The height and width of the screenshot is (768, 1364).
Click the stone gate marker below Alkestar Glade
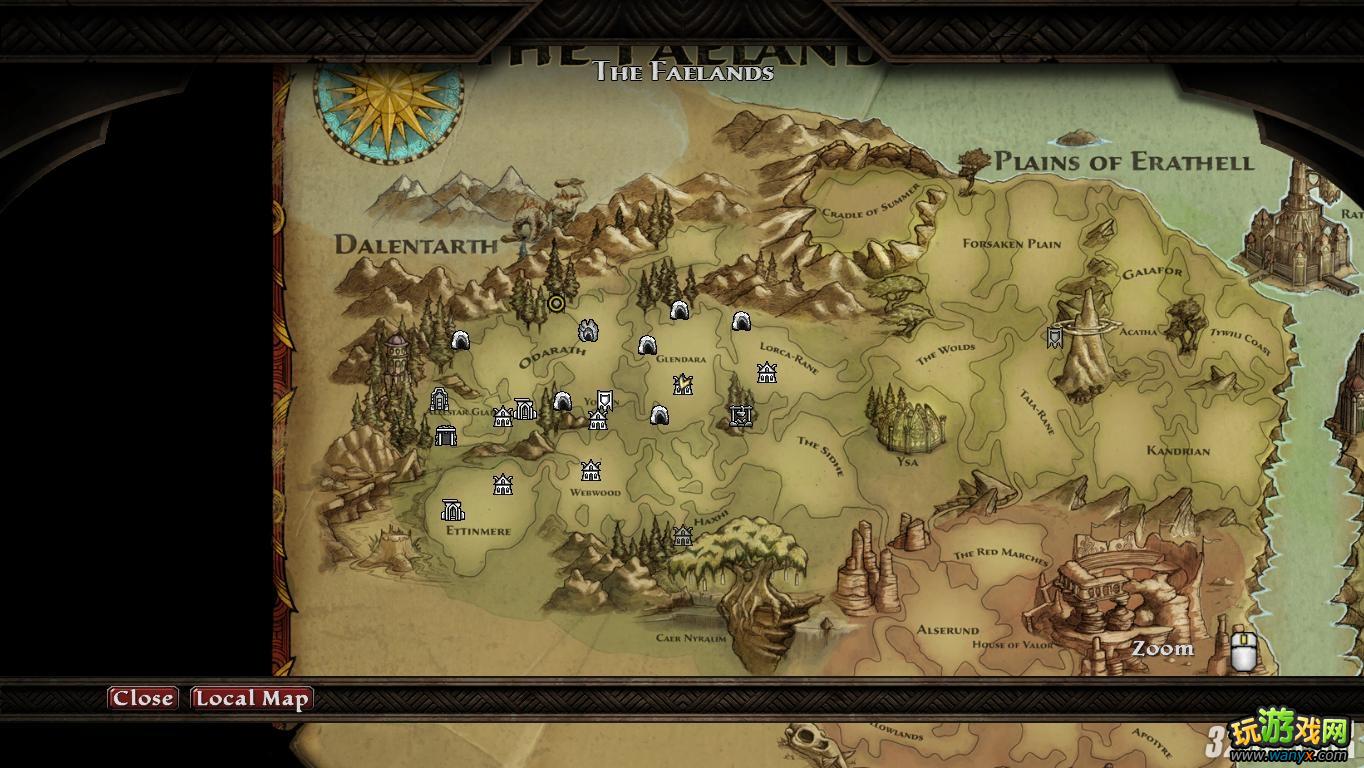[x=446, y=435]
